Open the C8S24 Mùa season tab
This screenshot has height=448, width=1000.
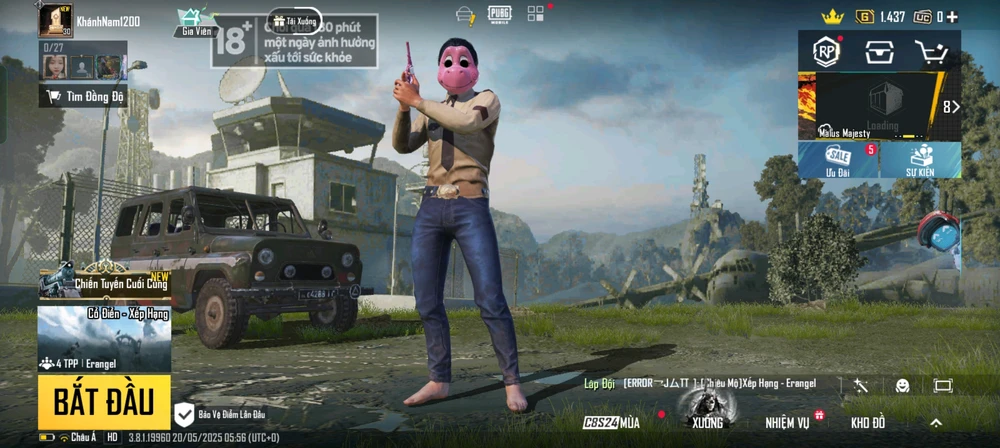[x=611, y=423]
